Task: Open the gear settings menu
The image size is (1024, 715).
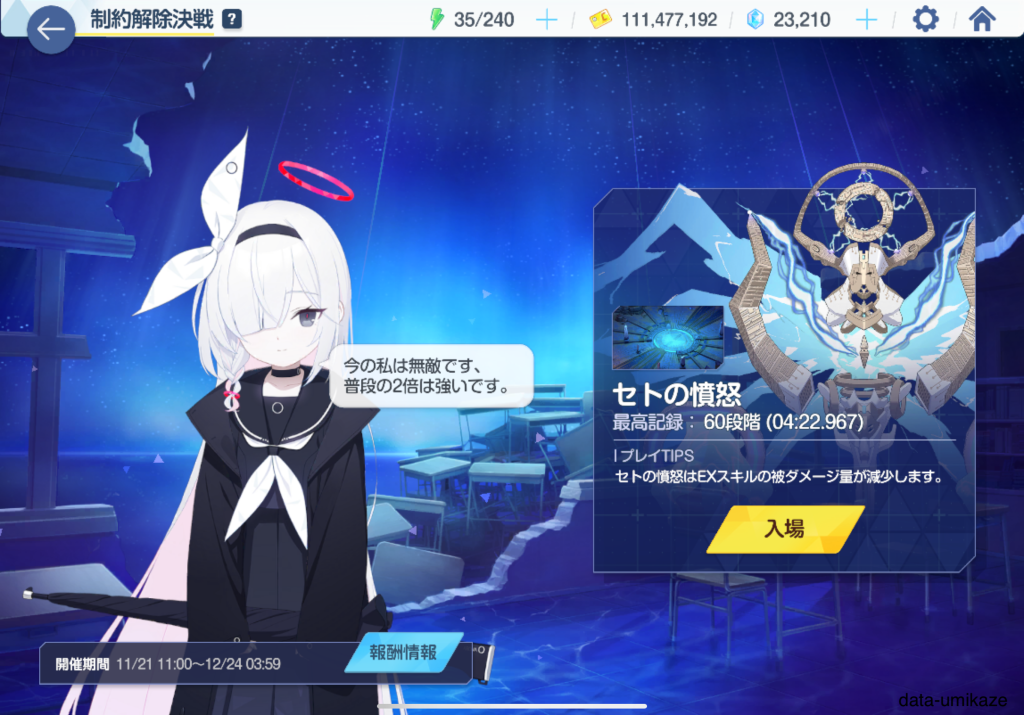Action: point(926,19)
